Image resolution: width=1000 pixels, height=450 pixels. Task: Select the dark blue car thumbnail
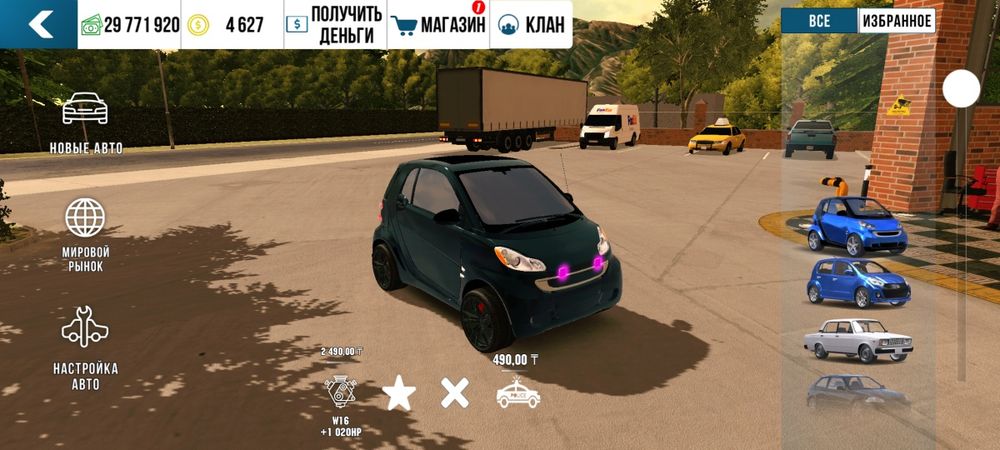point(857,392)
